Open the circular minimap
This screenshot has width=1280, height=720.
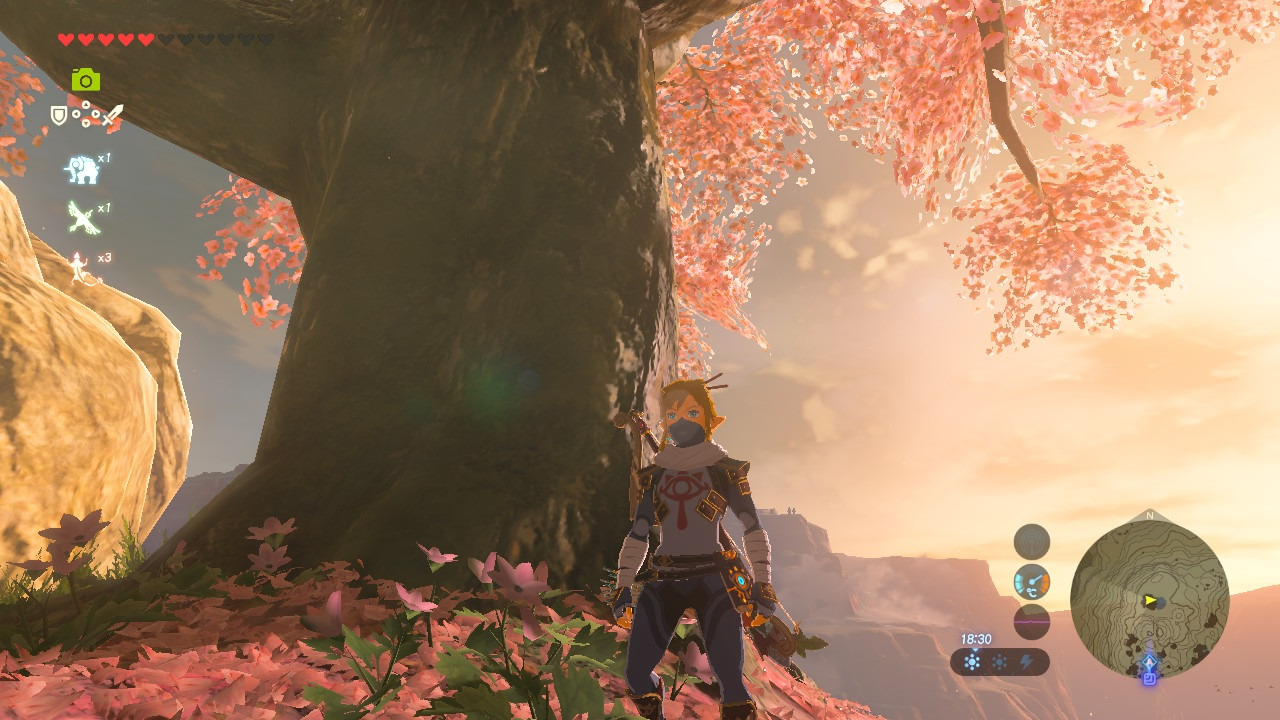(1149, 599)
